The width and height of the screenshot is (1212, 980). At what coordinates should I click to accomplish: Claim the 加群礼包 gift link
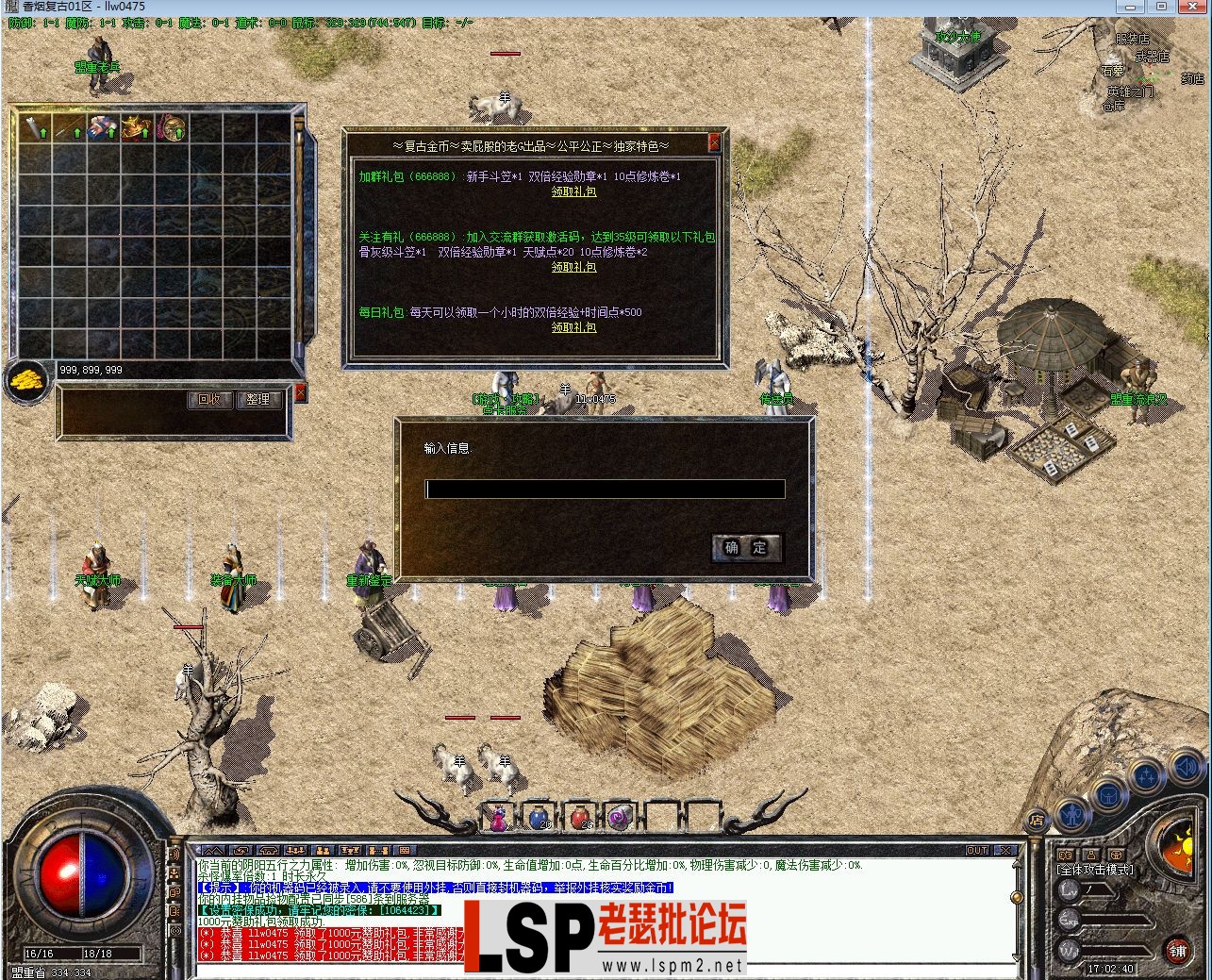click(573, 191)
